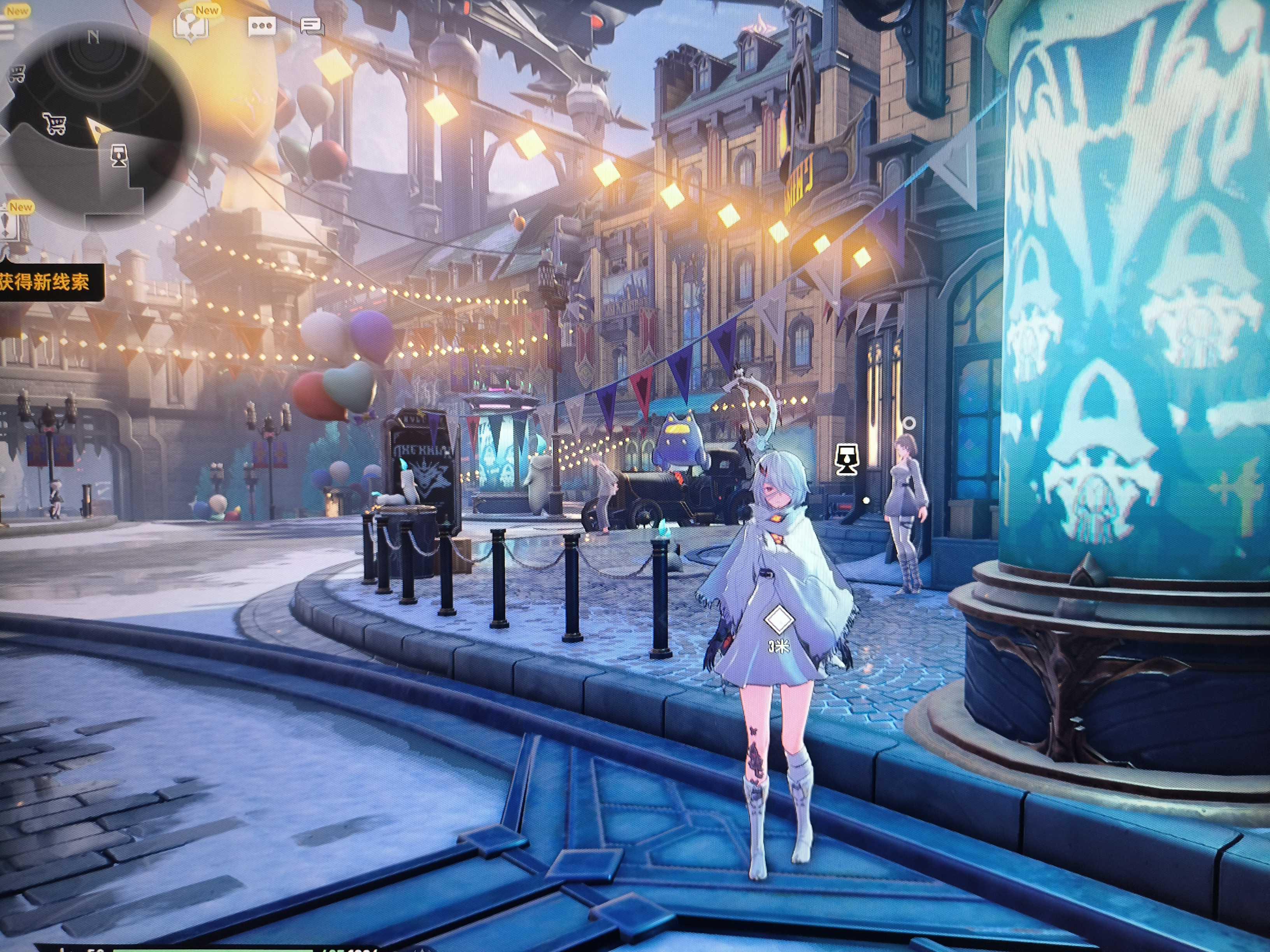Open the three-dots speech bubble icon

click(x=262, y=26)
